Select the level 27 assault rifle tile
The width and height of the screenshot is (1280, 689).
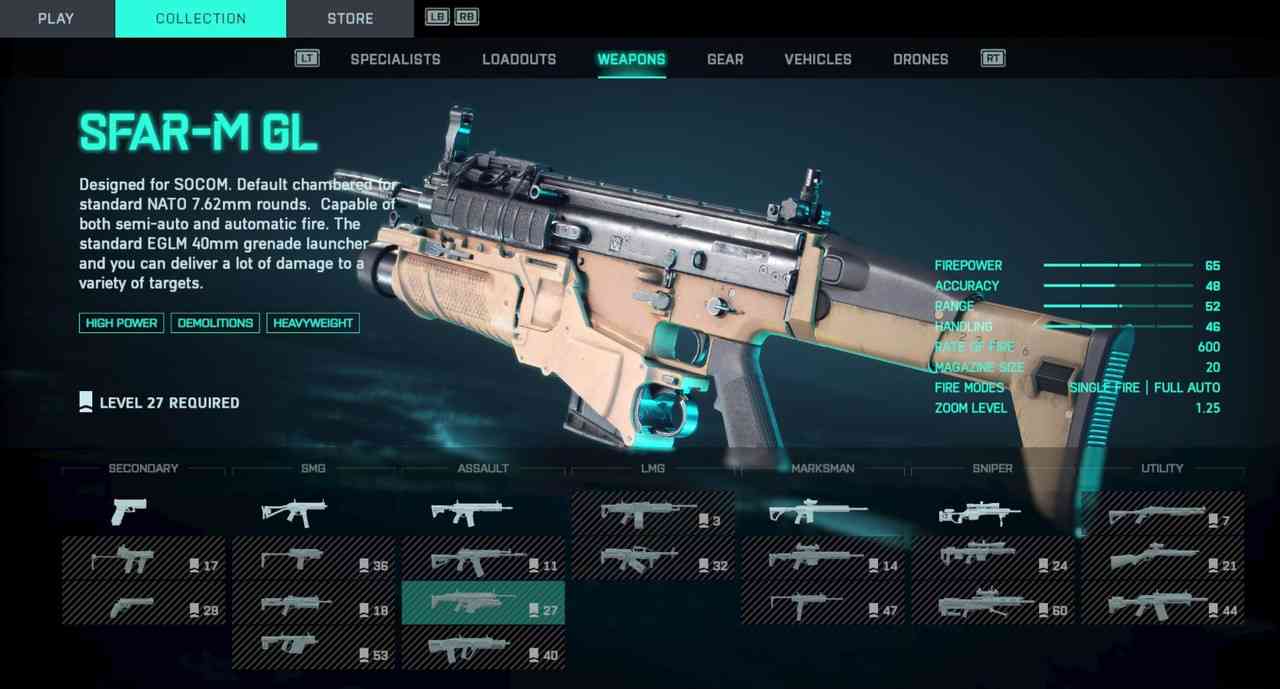483,603
